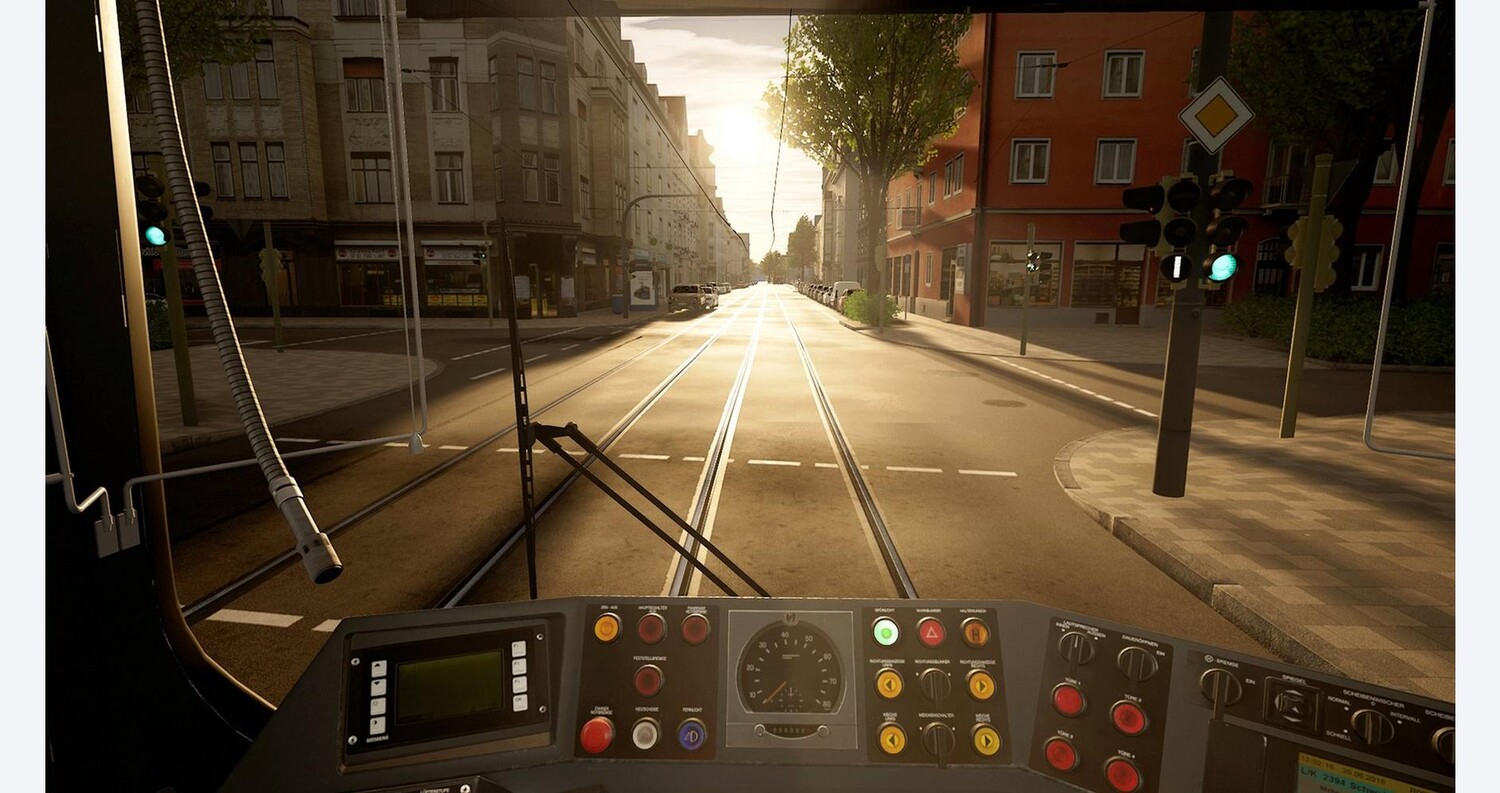Toggle the green illuminated dashboard button

tap(885, 631)
